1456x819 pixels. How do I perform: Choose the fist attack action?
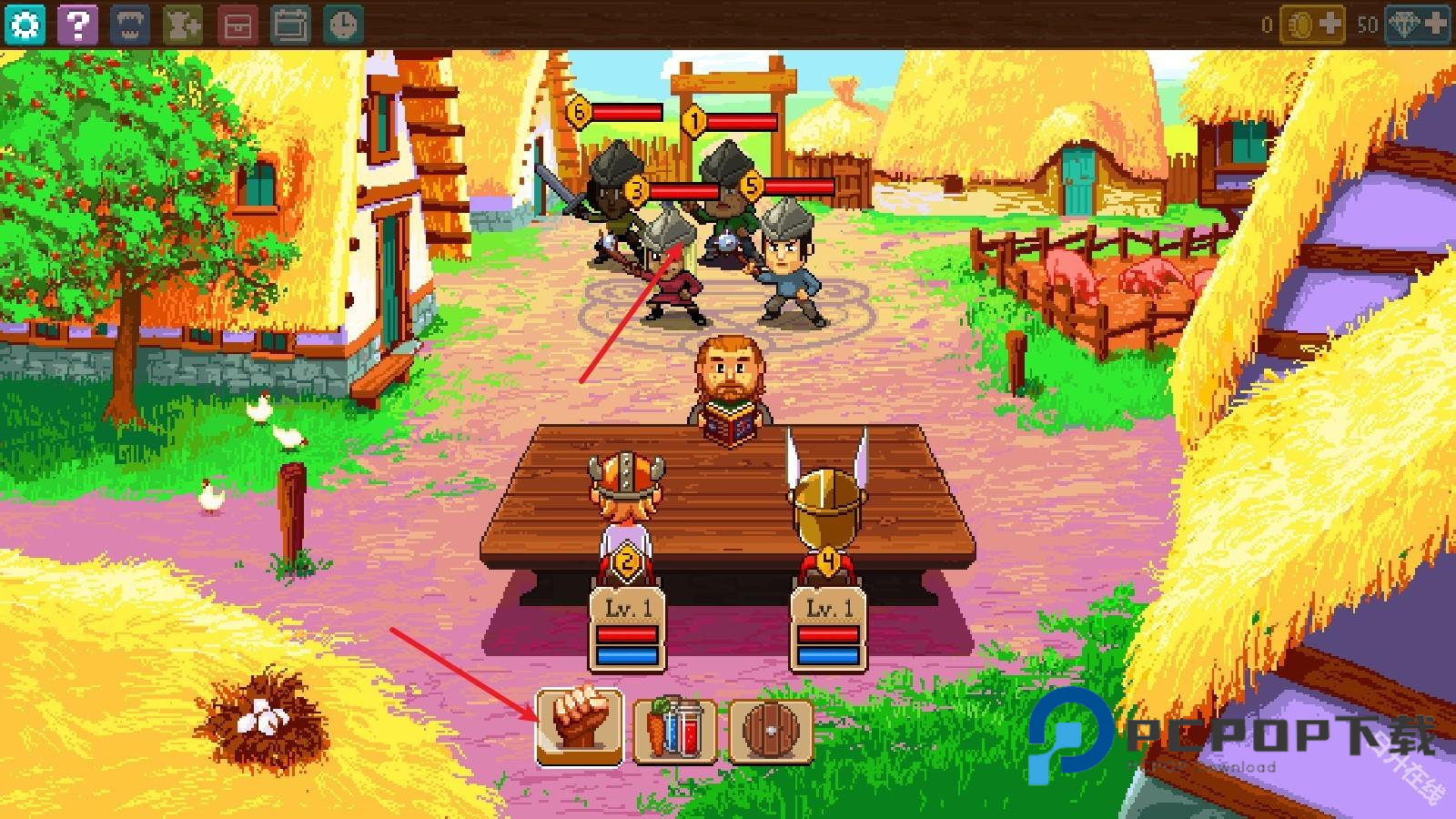pos(580,726)
